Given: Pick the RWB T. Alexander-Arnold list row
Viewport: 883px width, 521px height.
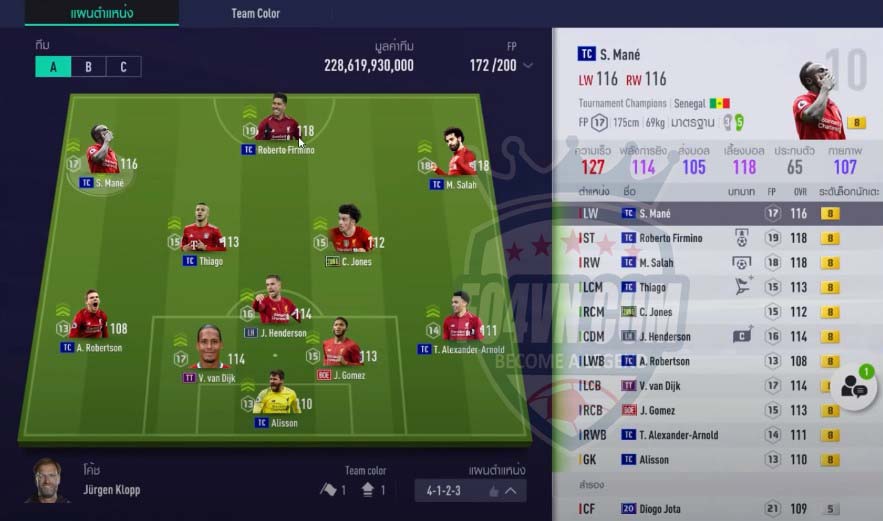Looking at the screenshot, I should click(715, 435).
